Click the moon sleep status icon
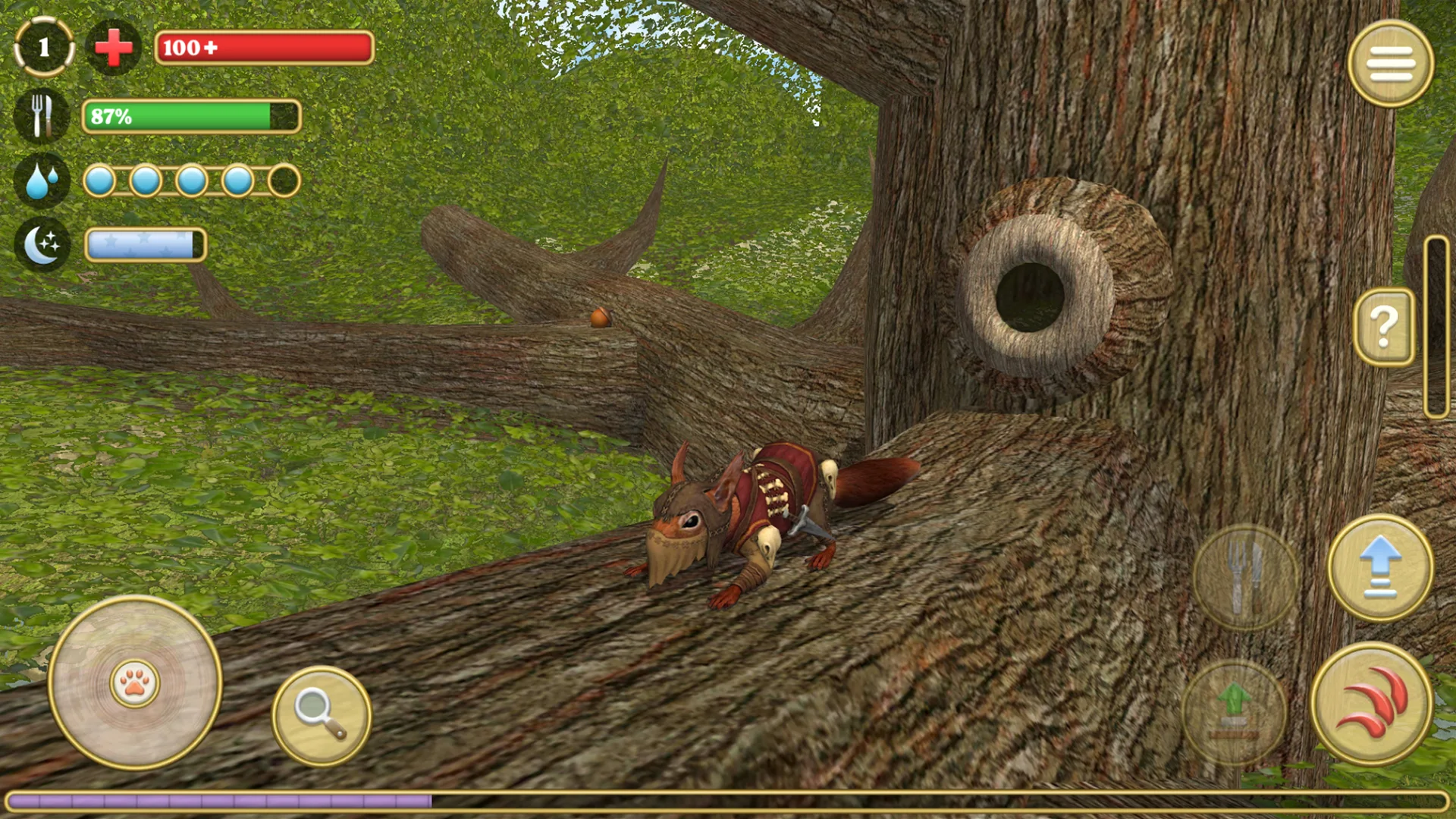 [42, 243]
